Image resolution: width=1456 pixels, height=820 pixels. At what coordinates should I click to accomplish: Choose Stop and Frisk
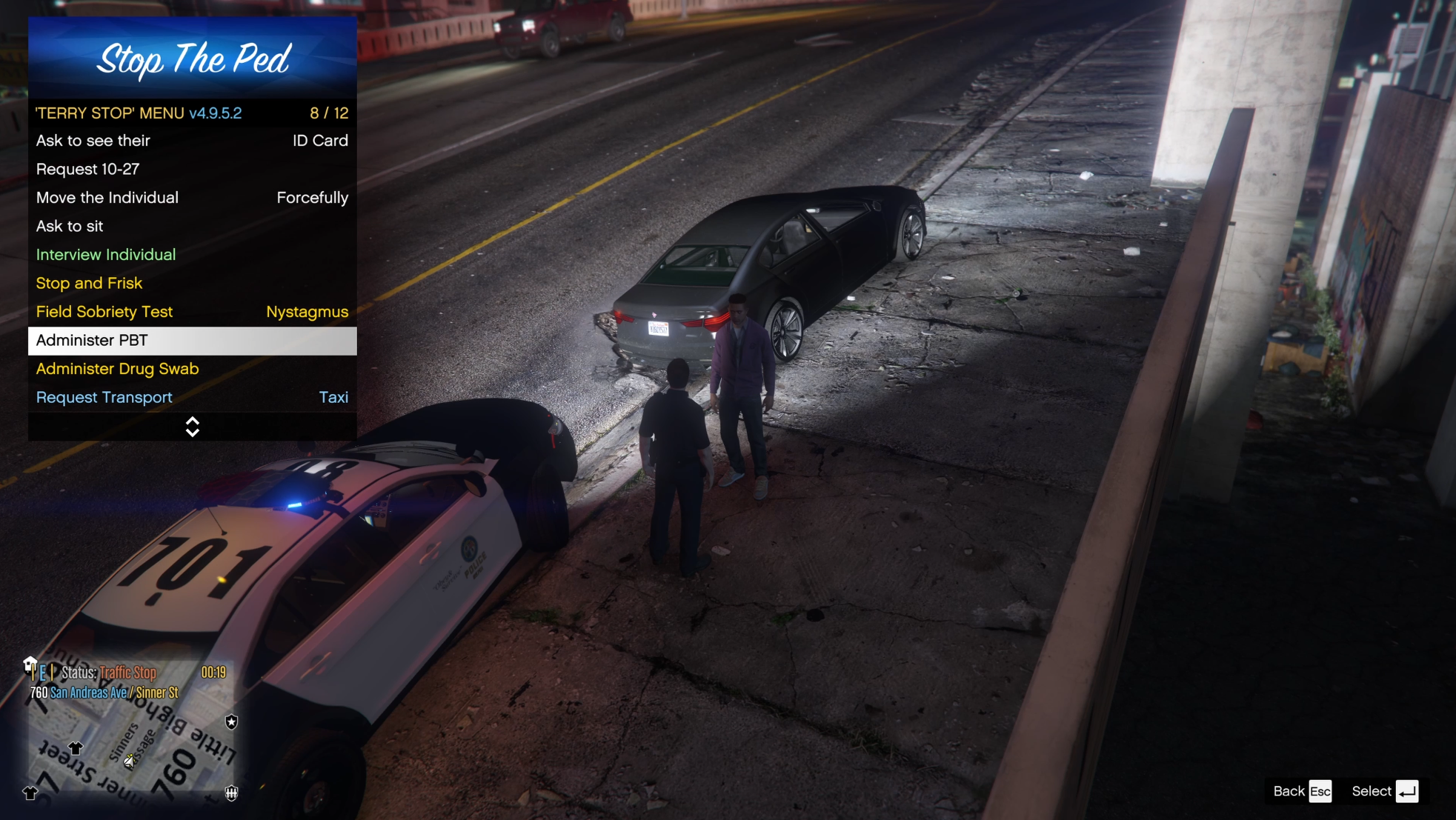coord(192,283)
